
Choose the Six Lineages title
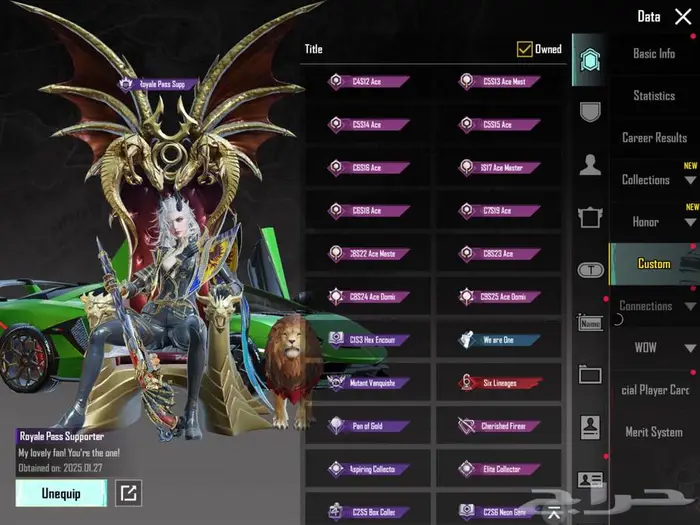(498, 383)
